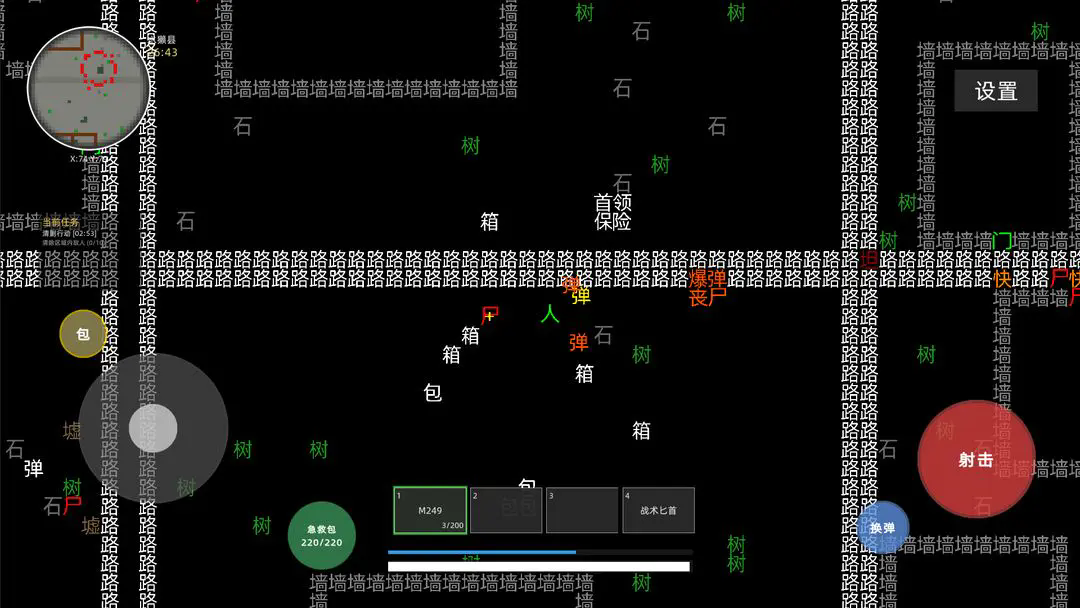Screen dimensions: 1080x608
Task: Reload with the blue 换弹 button
Action: [882, 527]
